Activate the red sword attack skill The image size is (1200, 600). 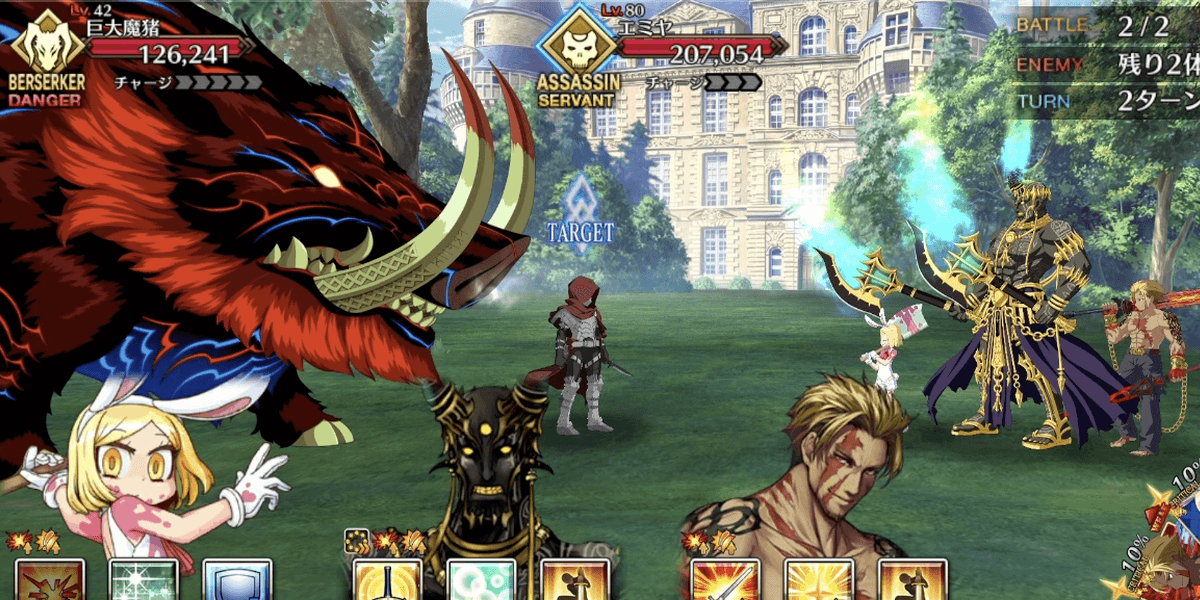pyautogui.click(x=725, y=581)
